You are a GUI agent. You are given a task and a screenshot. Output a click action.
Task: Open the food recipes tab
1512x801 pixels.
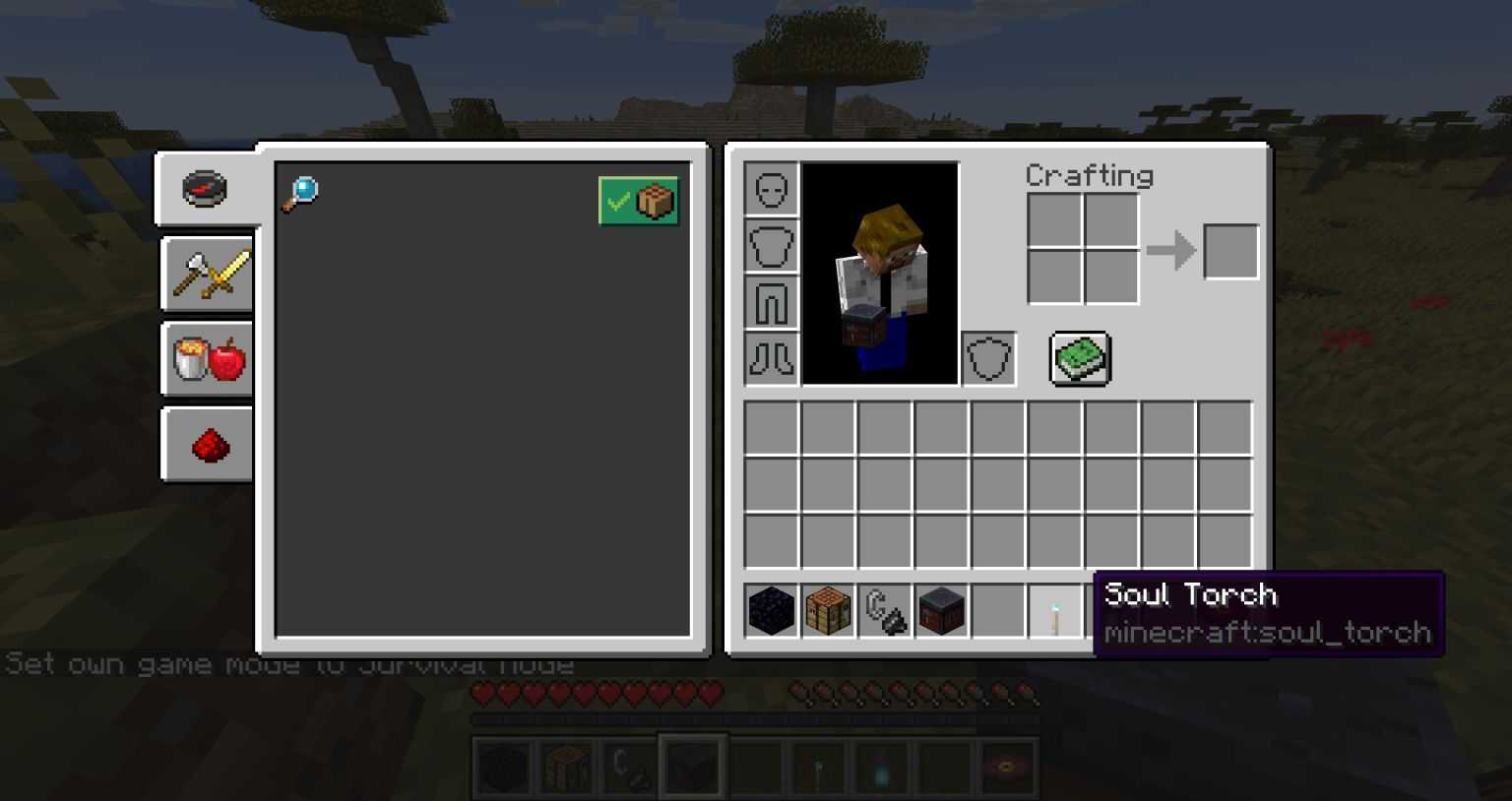coord(206,358)
